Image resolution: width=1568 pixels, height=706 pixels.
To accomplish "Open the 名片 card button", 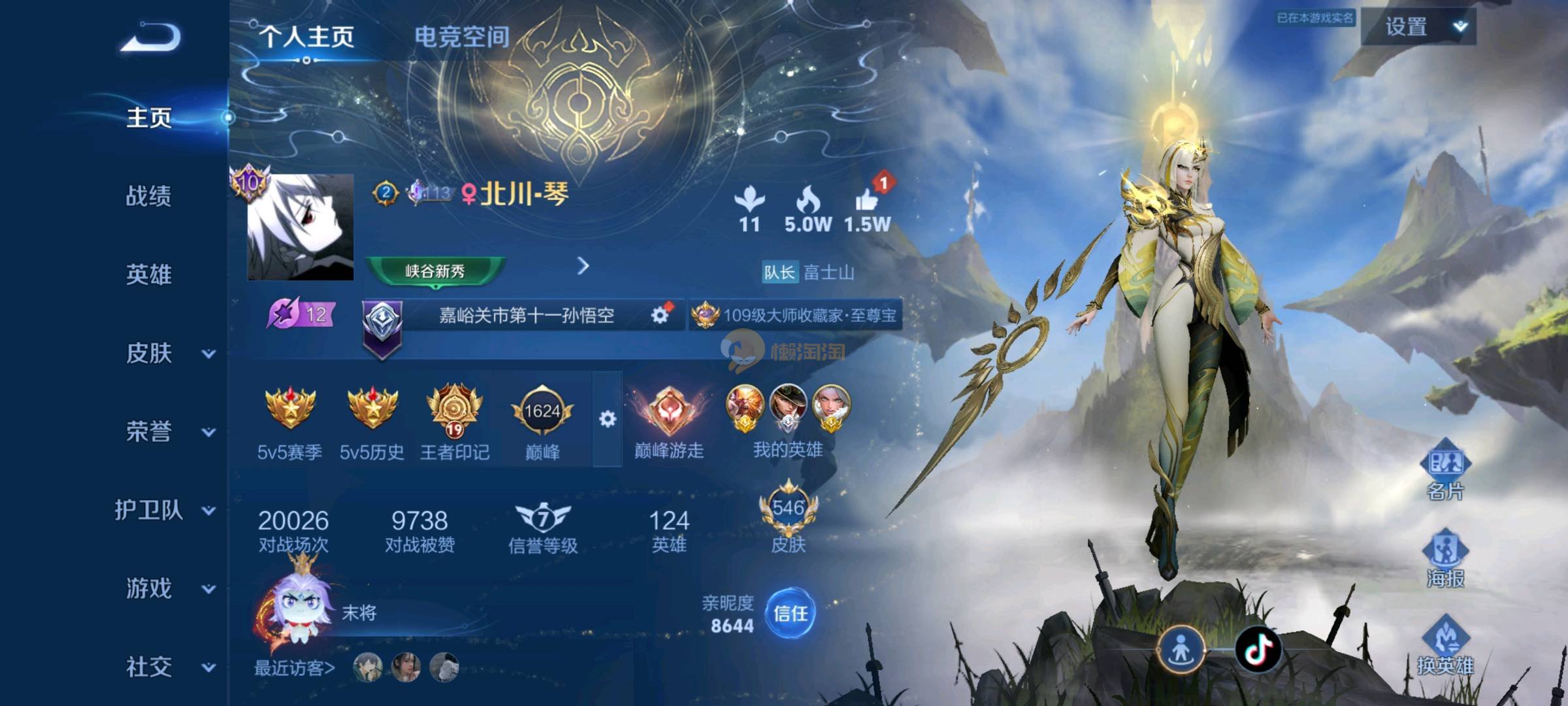I will (x=1445, y=471).
